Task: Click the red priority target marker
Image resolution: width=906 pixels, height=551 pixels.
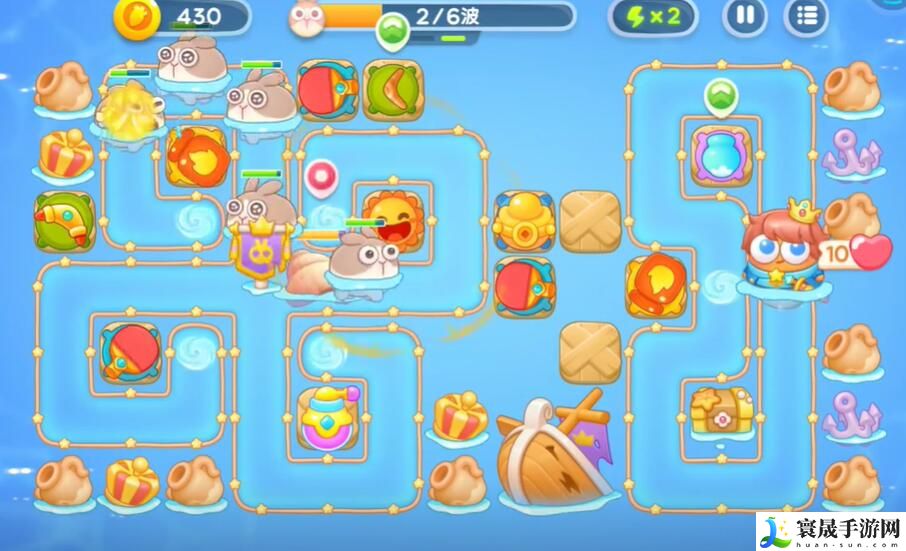Action: tap(322, 177)
